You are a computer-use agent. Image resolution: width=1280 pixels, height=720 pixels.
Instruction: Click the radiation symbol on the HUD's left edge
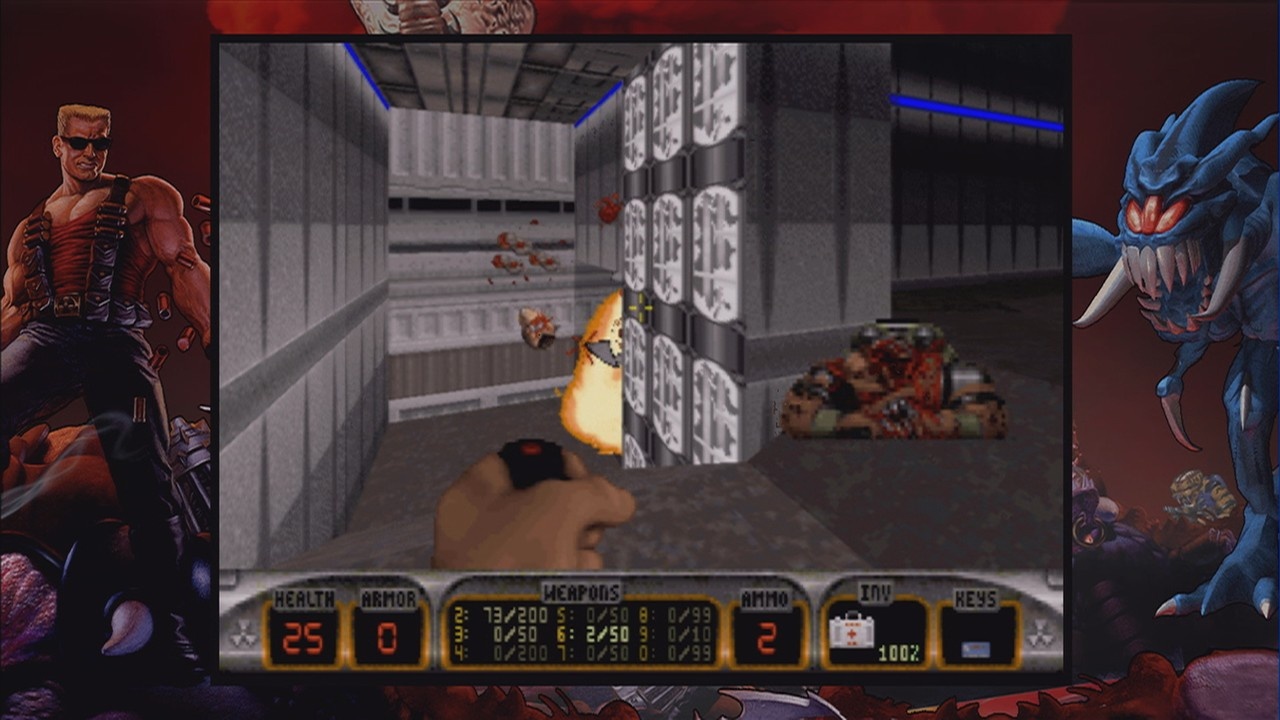(x=244, y=631)
